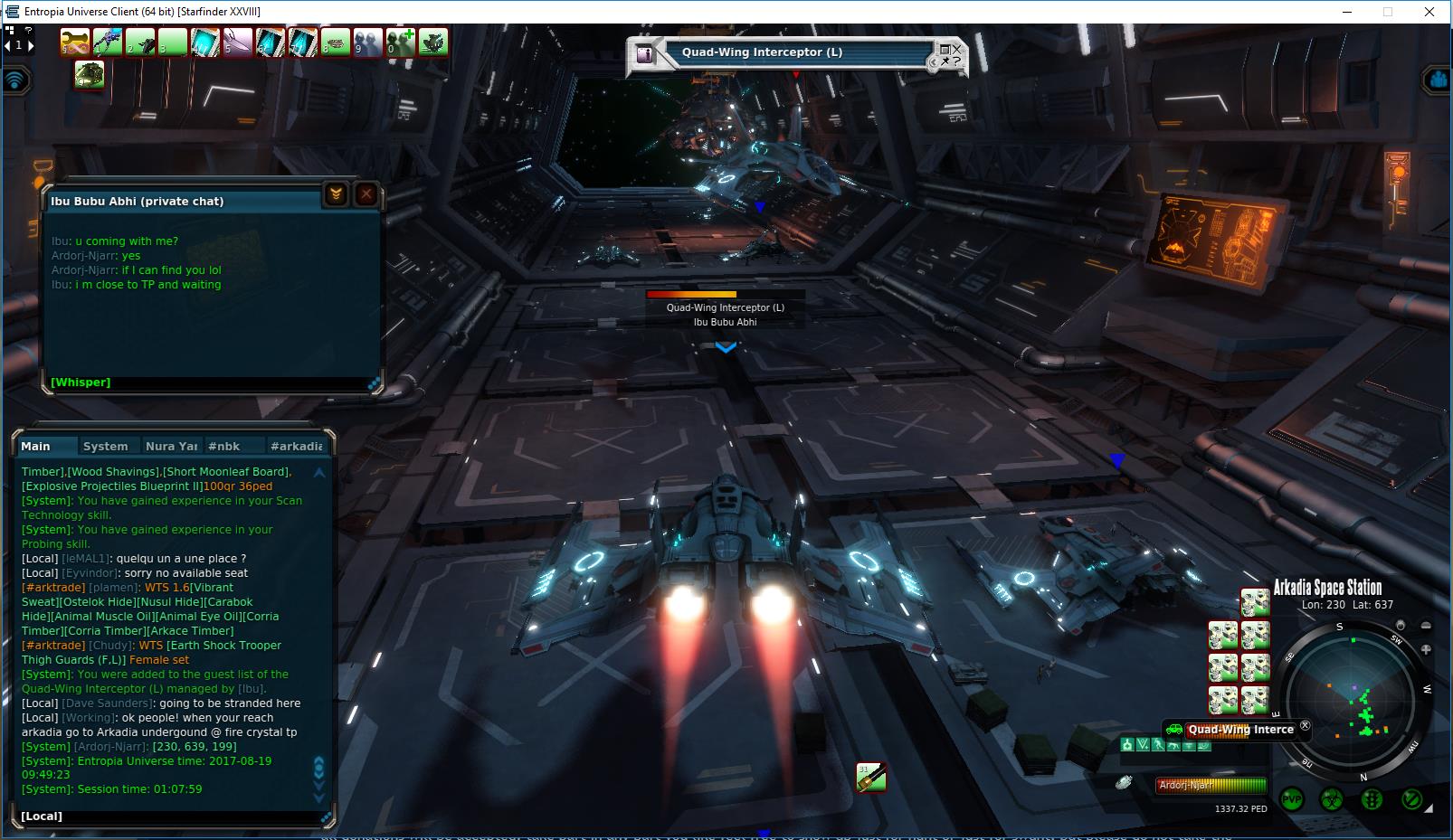
Task: Toggle the PVP button
Action: click(1291, 799)
